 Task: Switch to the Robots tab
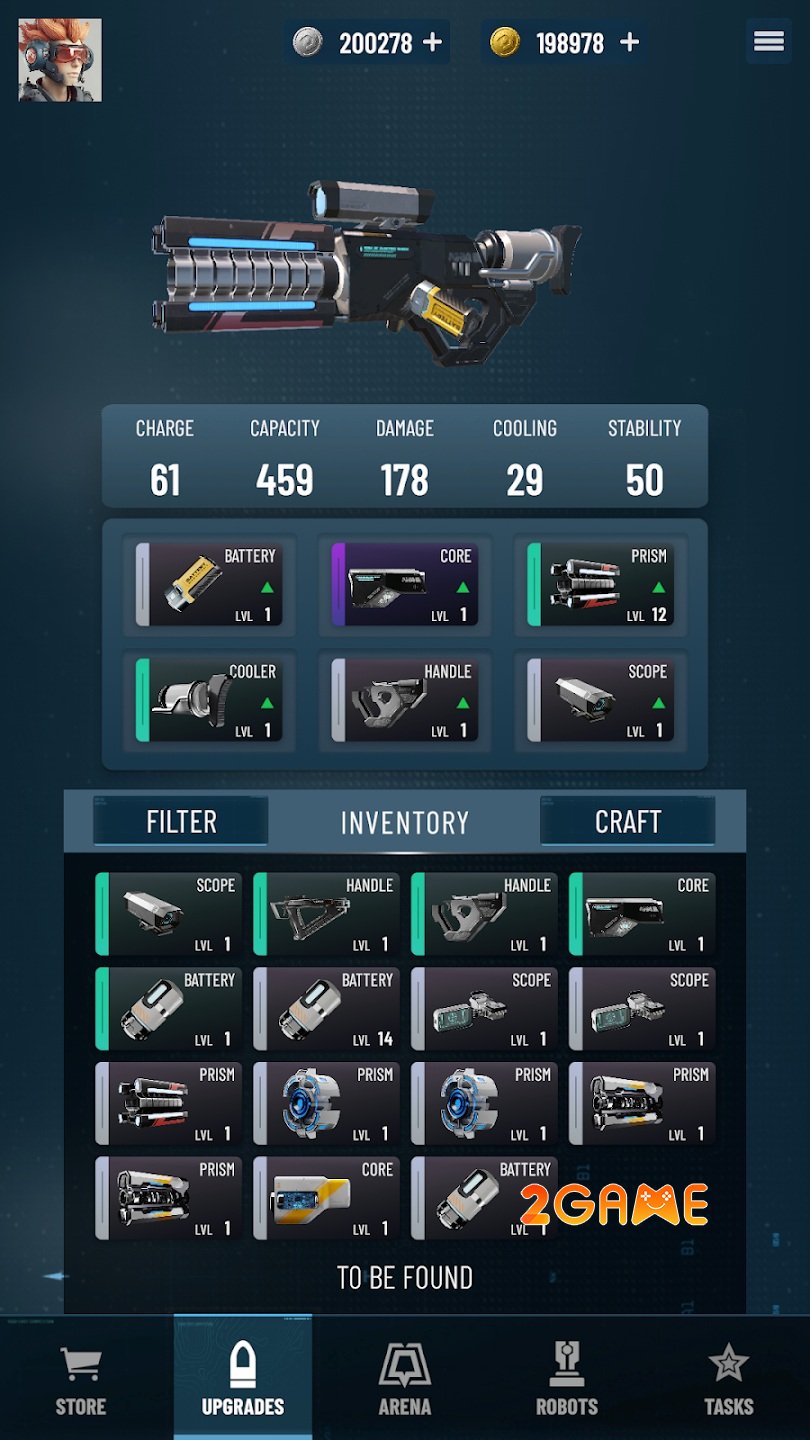567,1380
